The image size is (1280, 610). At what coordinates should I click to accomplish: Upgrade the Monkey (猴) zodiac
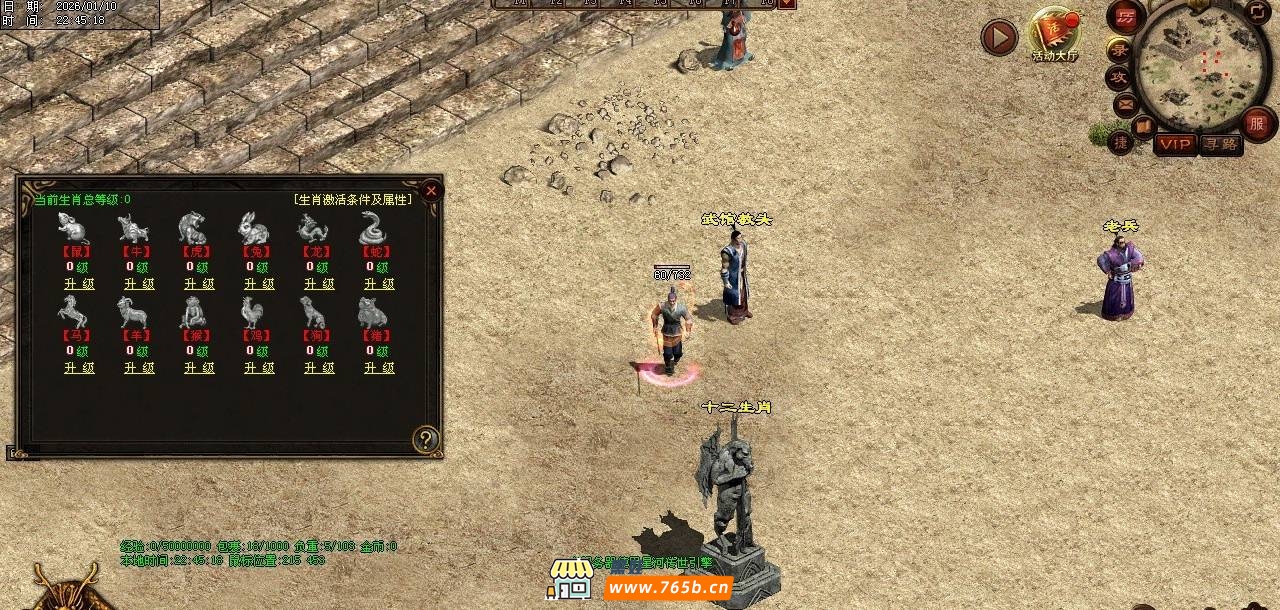coord(200,368)
